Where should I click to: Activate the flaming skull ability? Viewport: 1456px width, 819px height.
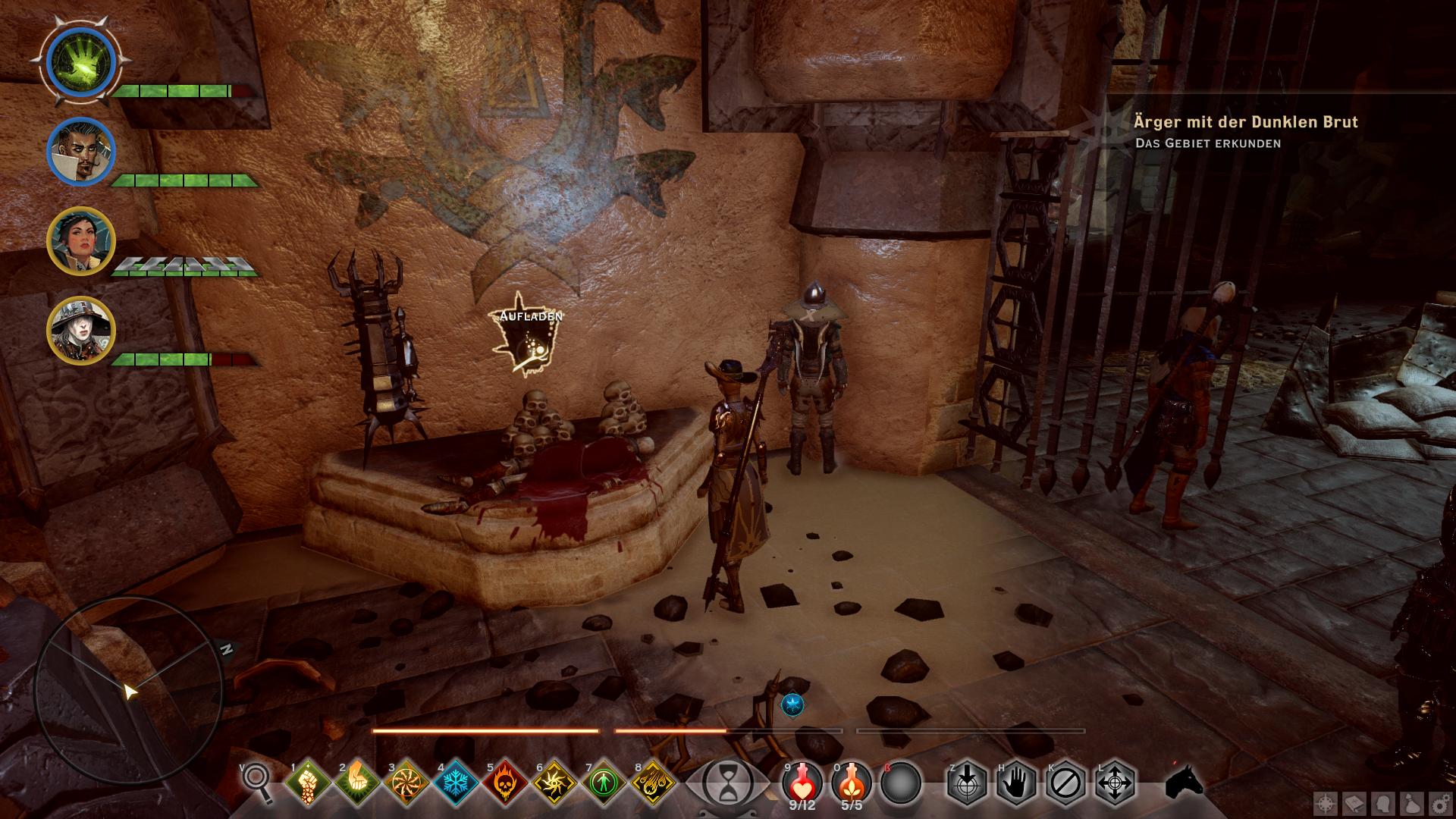coord(504,782)
